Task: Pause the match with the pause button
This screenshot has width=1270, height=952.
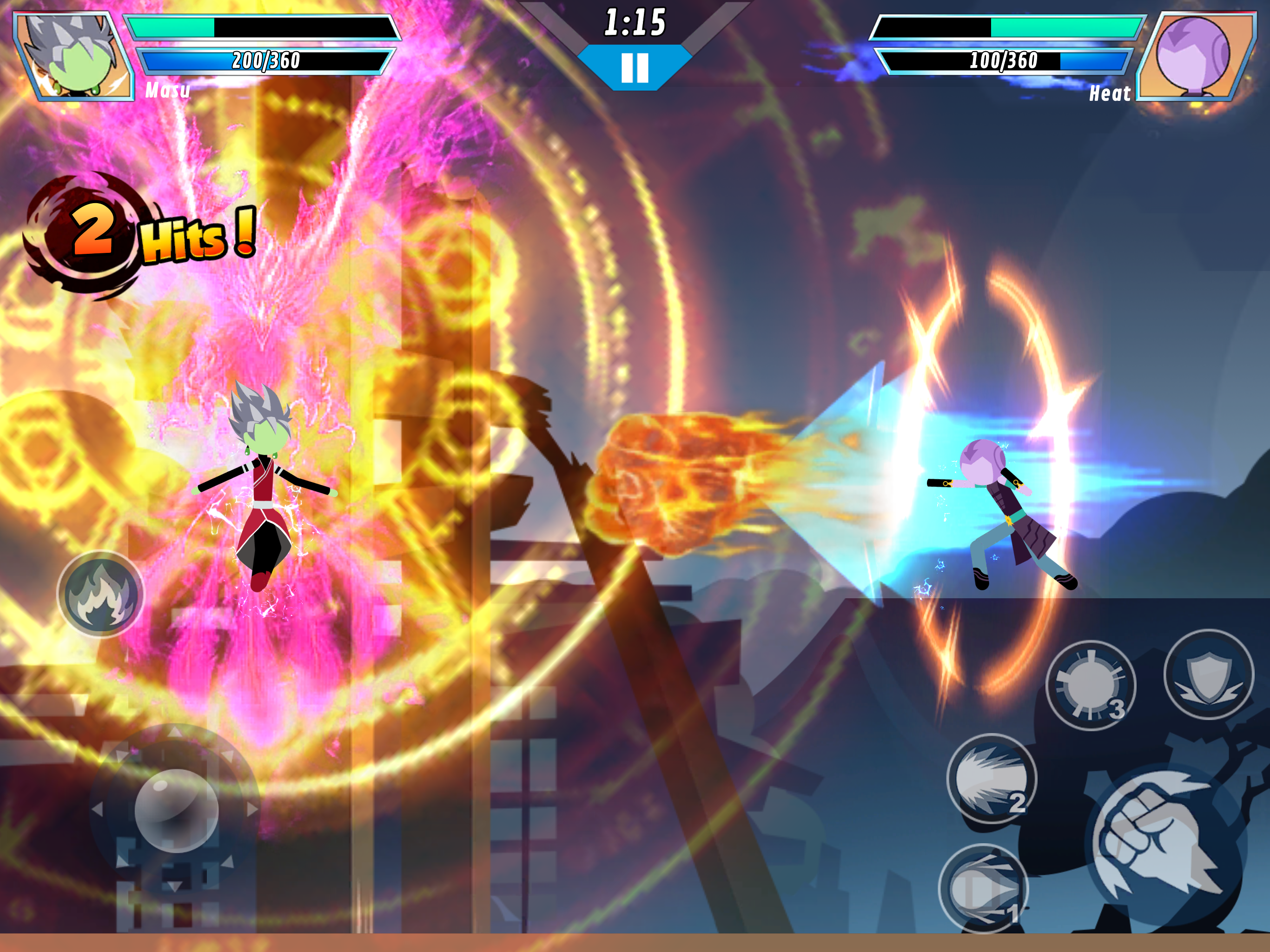Action: click(x=635, y=67)
